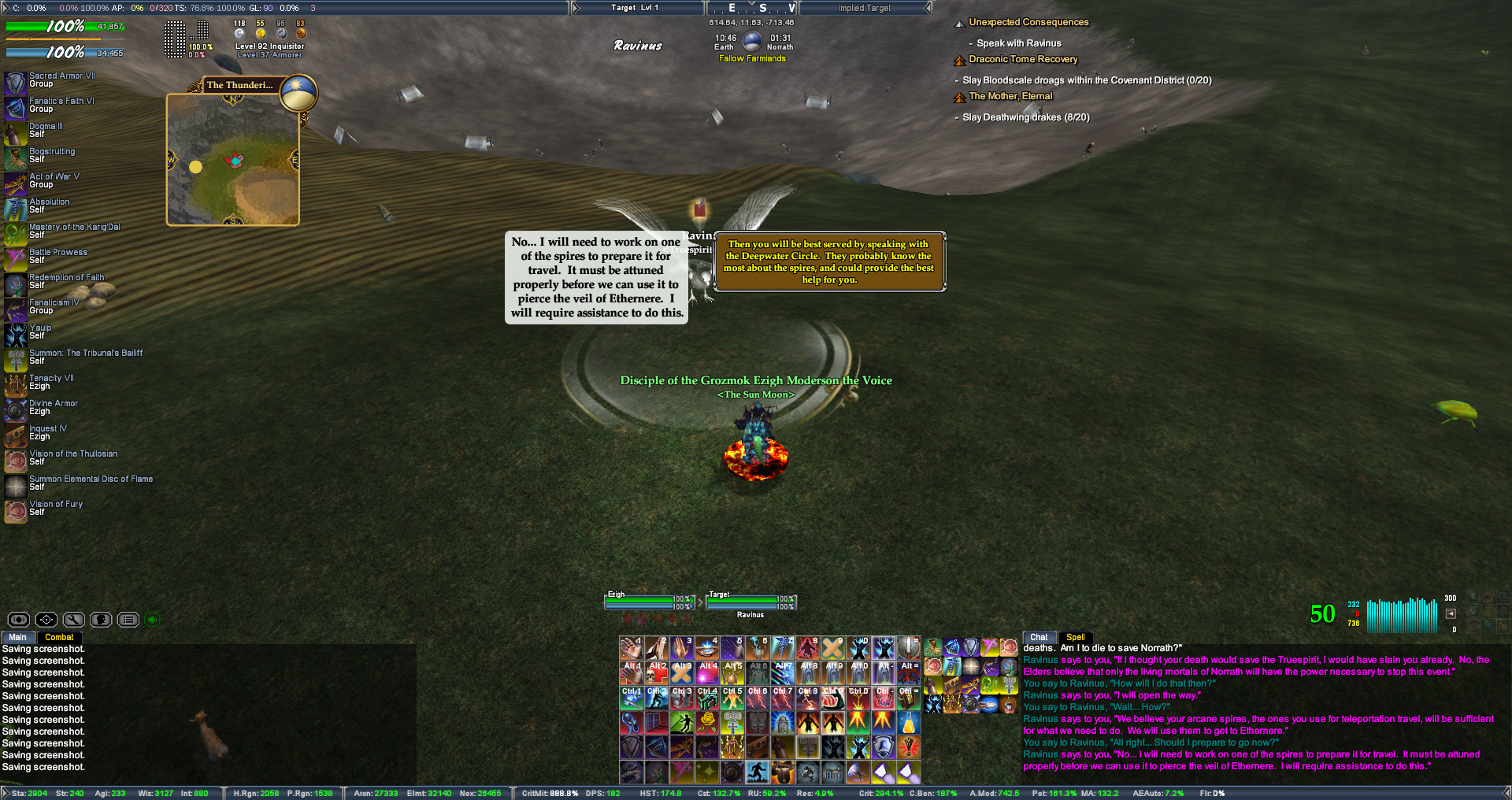This screenshot has width=1512, height=800.
Task: Click the list-lines menu button
Action: tap(128, 620)
